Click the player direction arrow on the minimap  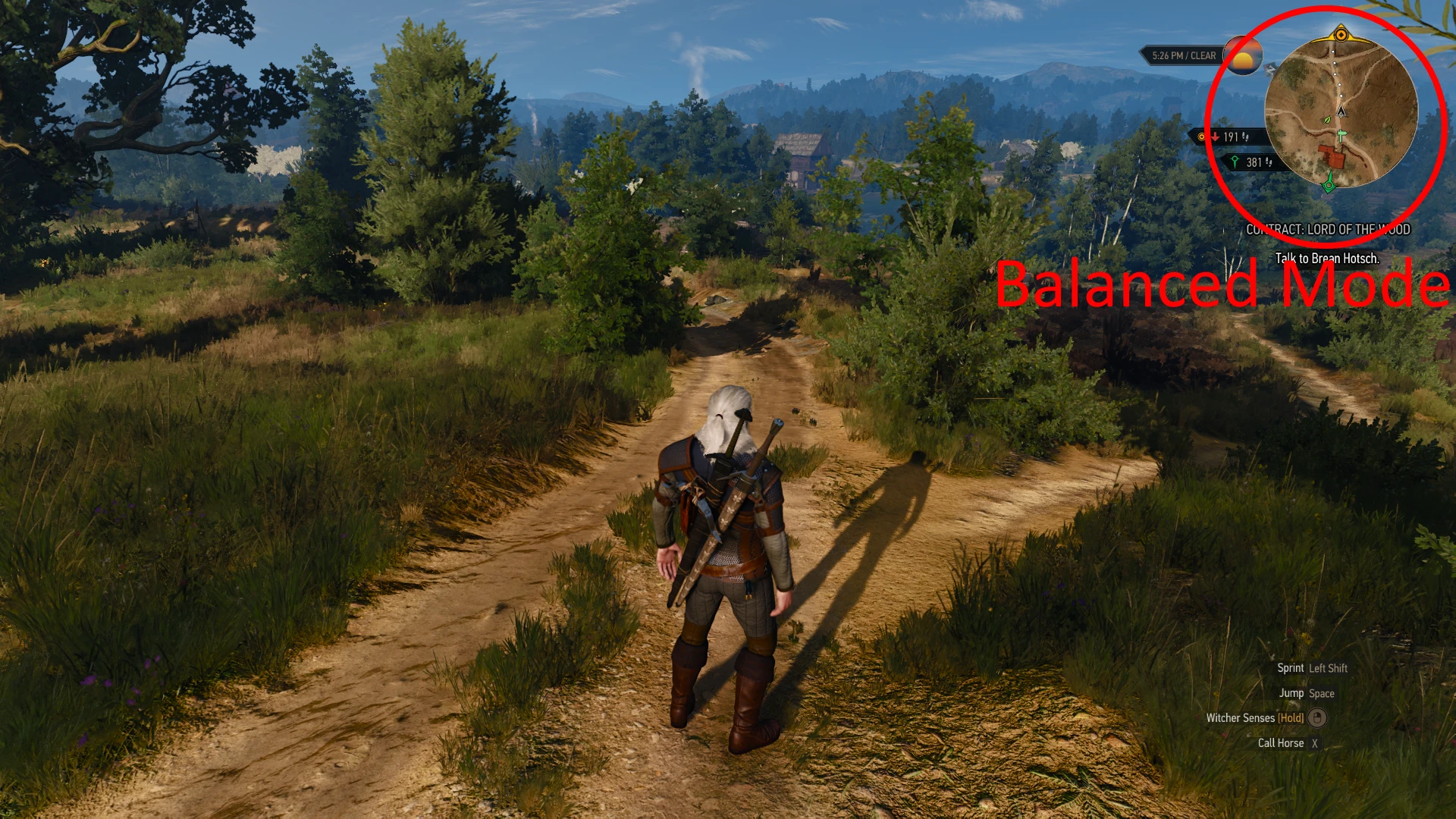[x=1341, y=110]
